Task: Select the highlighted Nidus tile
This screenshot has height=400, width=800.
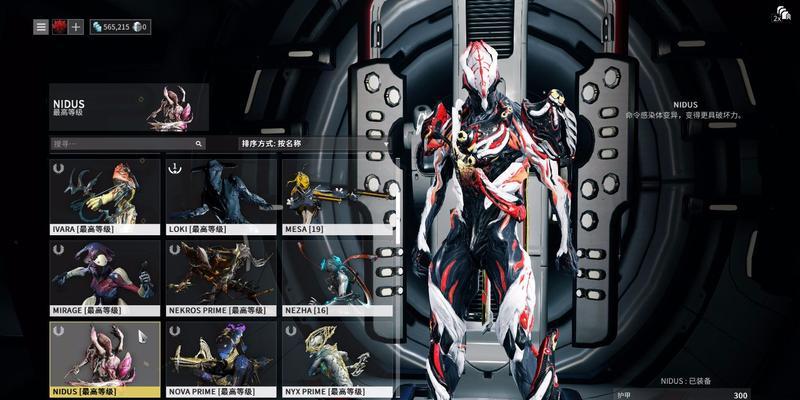Action: (x=105, y=359)
